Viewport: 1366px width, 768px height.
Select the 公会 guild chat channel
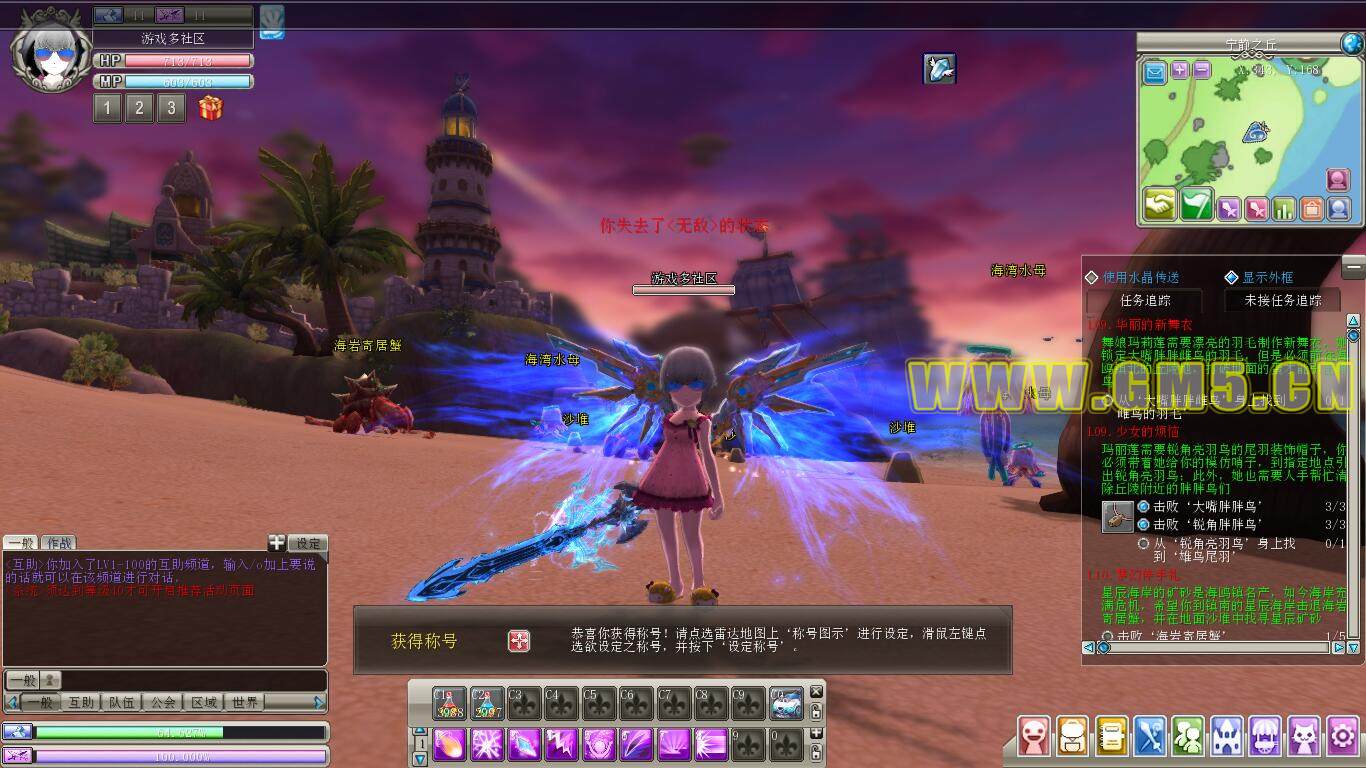tap(163, 702)
